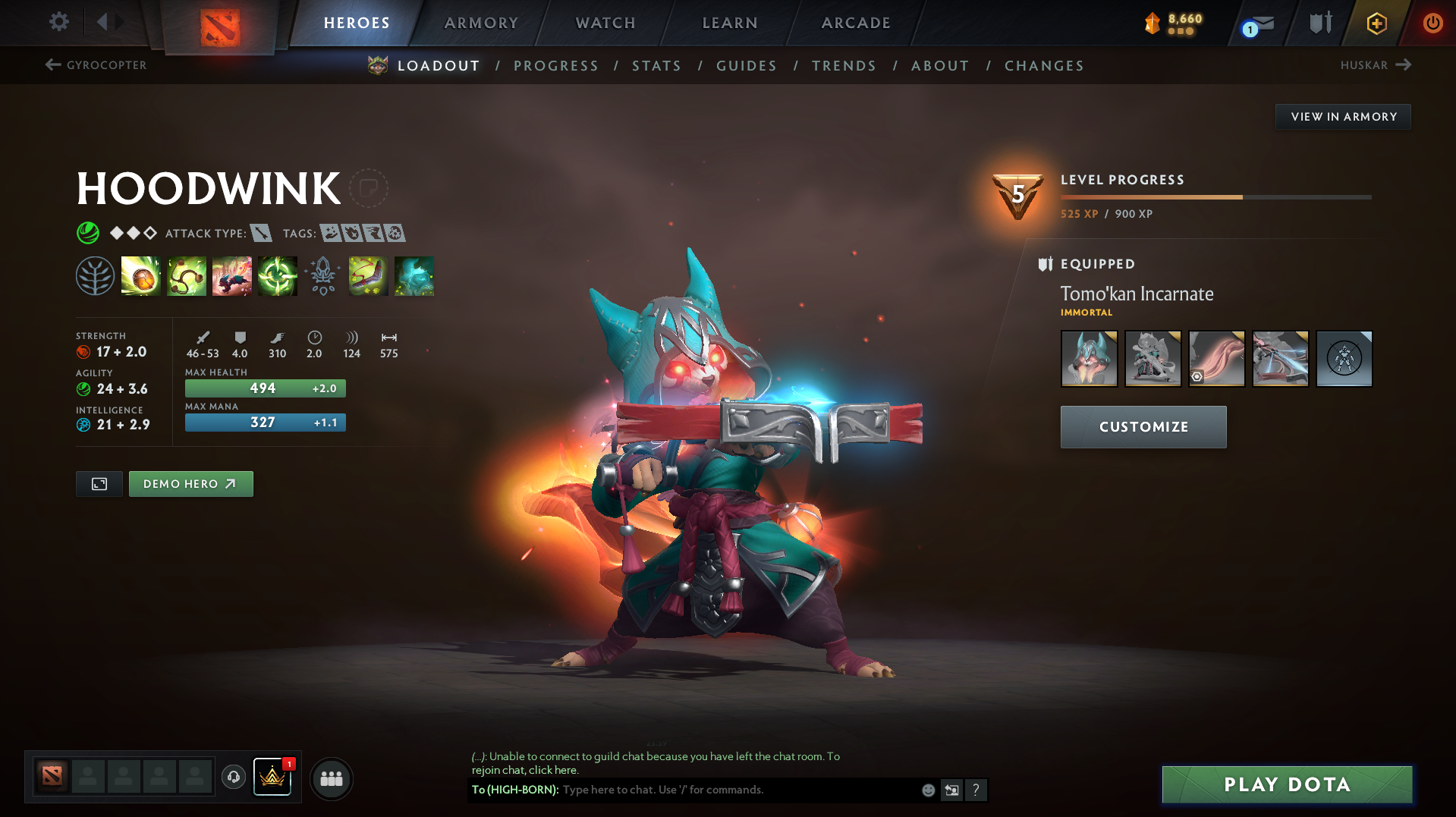Go back to previous hero Gyrocopter
Image resolution: width=1456 pixels, height=817 pixels.
point(96,65)
